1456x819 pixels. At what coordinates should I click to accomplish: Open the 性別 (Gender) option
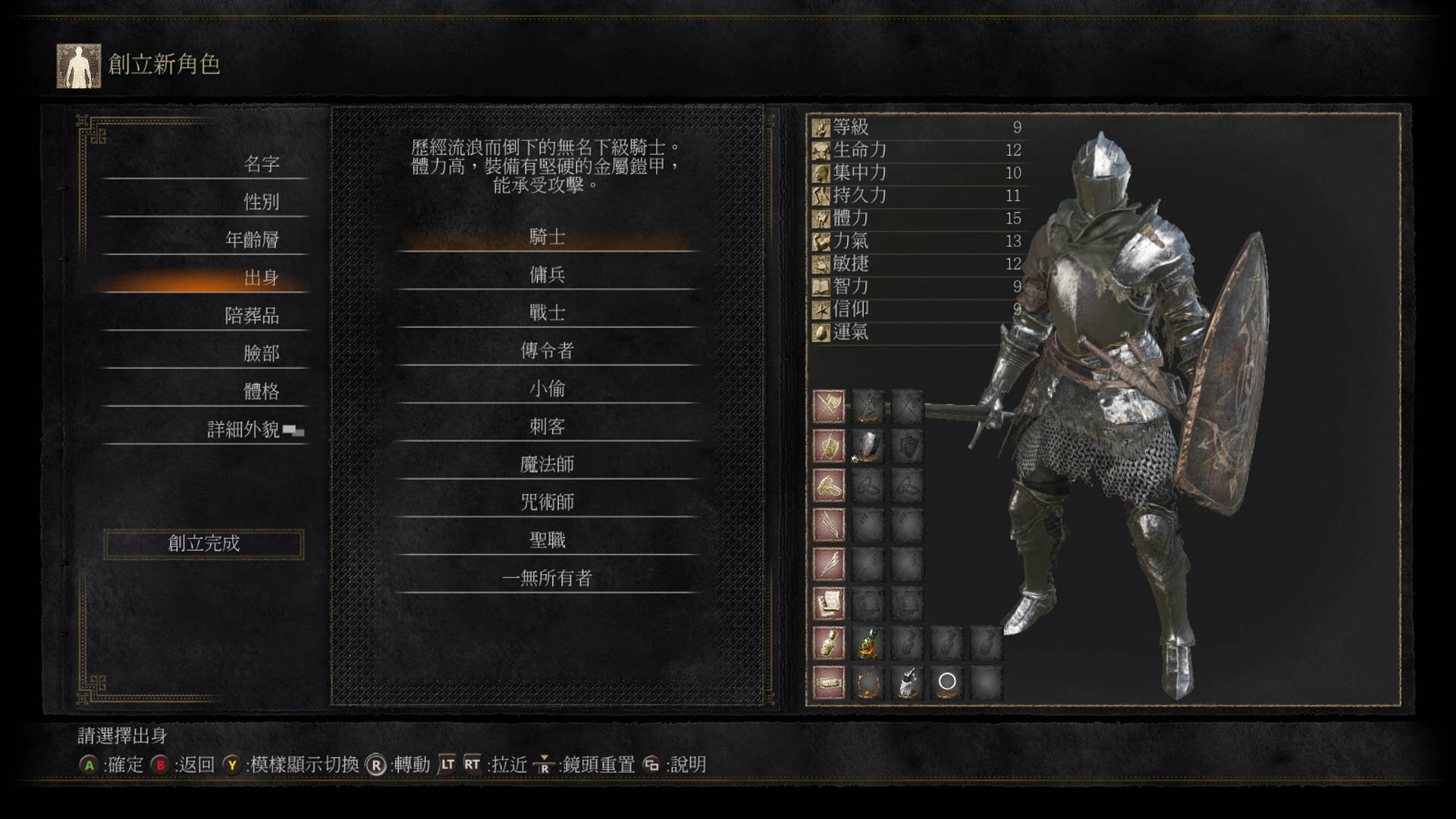point(262,202)
